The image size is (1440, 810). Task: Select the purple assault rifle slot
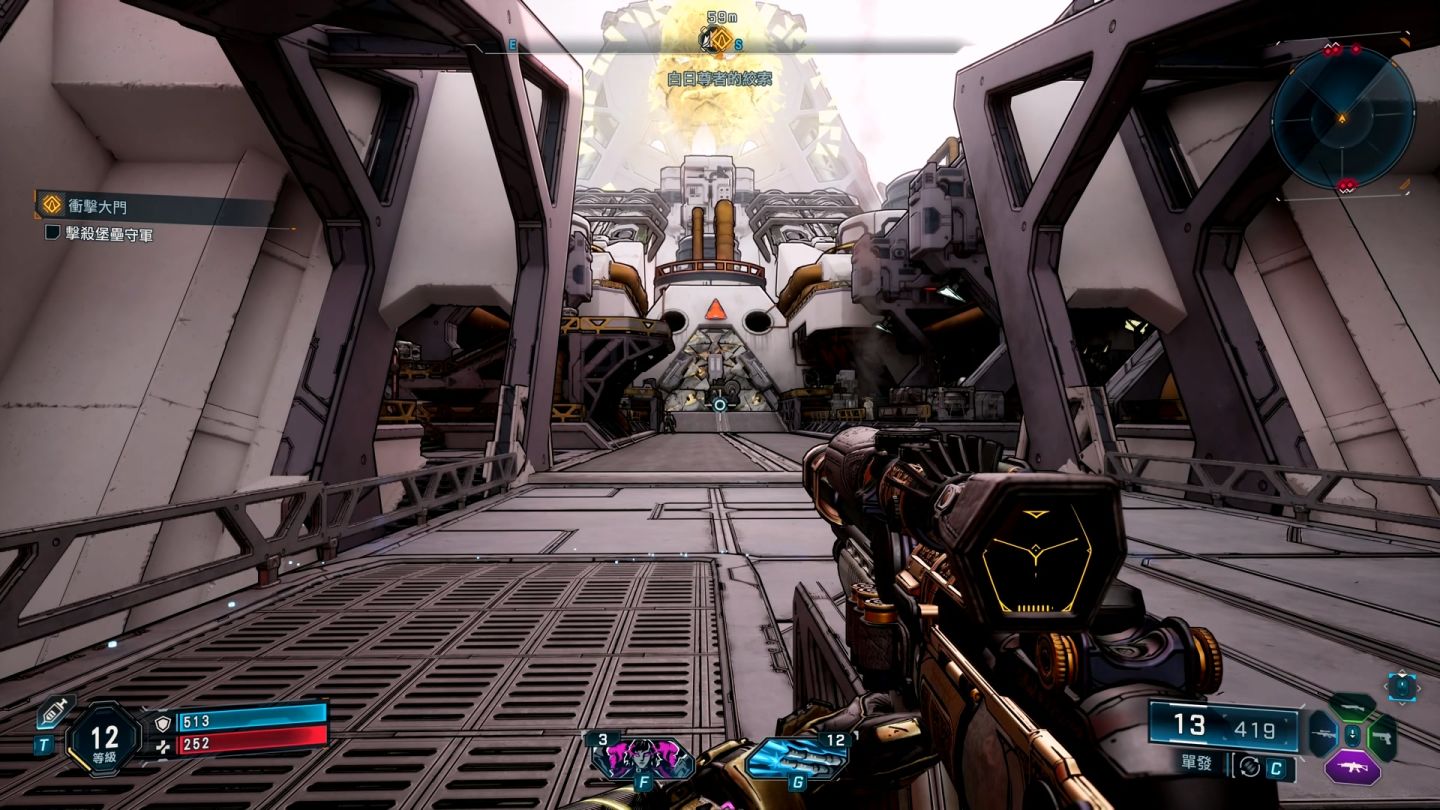[1352, 768]
